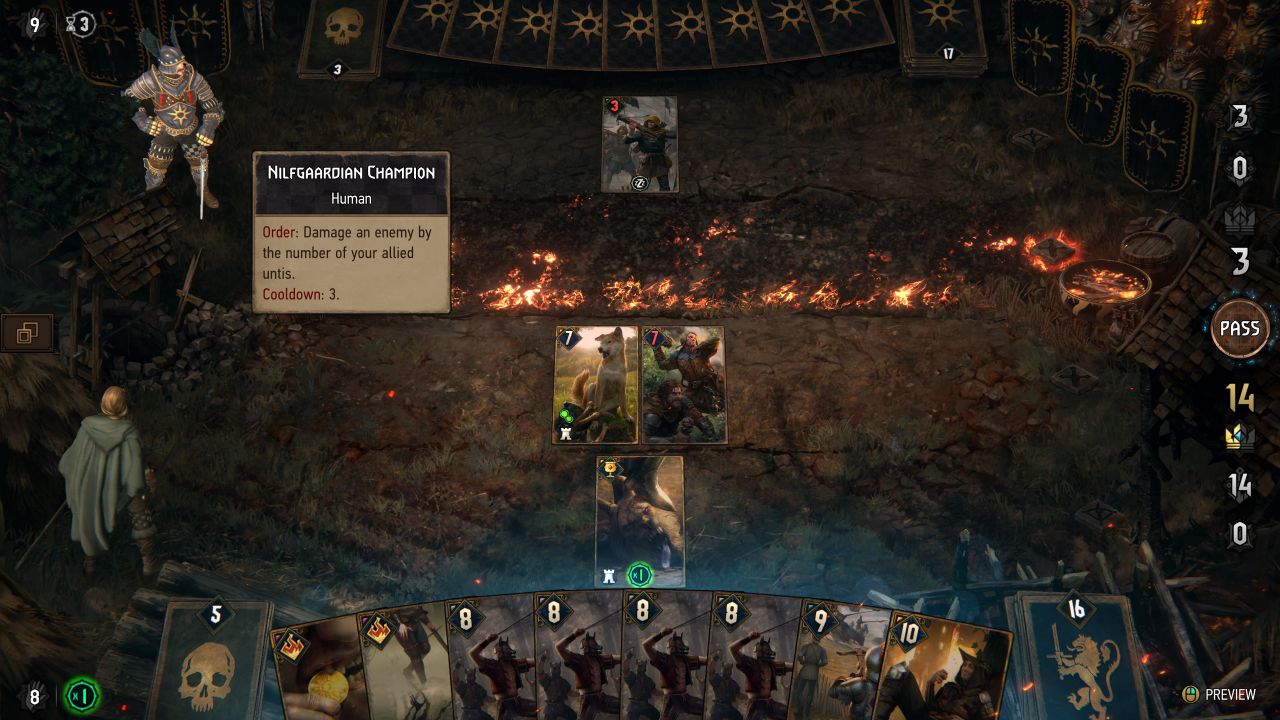Open your graveyard skull pile
Screen dimensions: 1280x720
214,660
